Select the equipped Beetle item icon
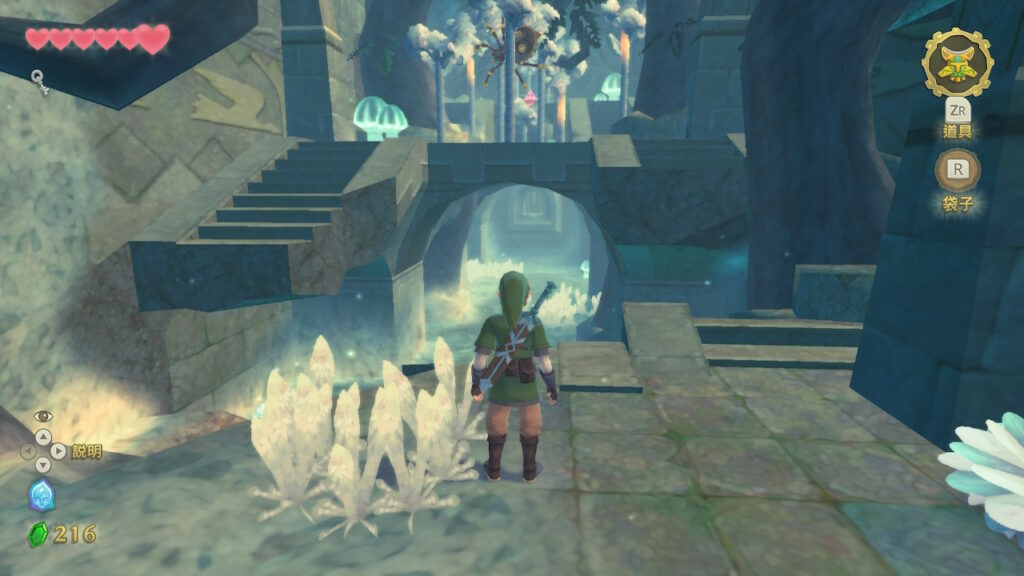Image resolution: width=1024 pixels, height=576 pixels. 957,63
